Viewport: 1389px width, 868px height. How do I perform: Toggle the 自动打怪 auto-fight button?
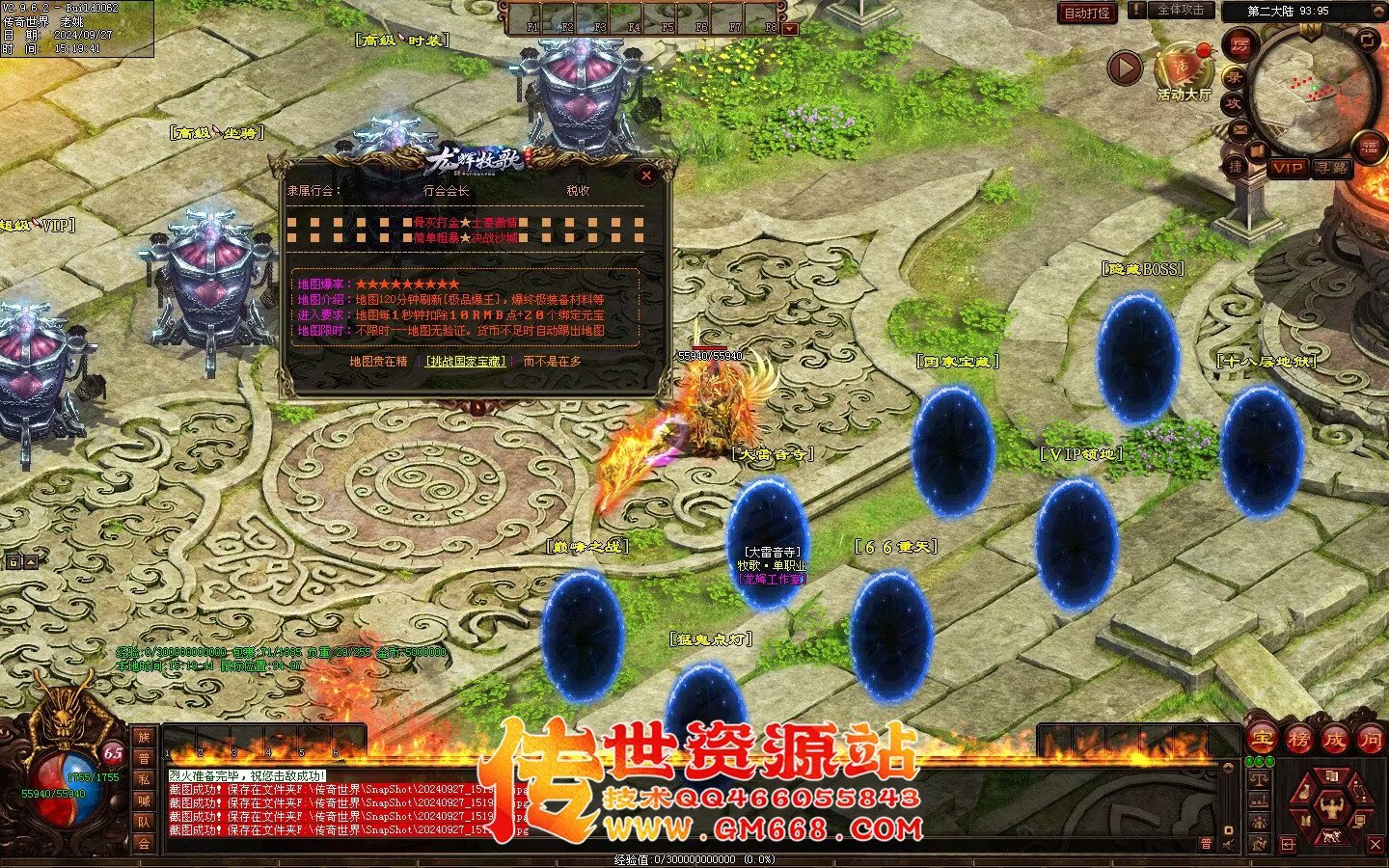coord(1087,14)
